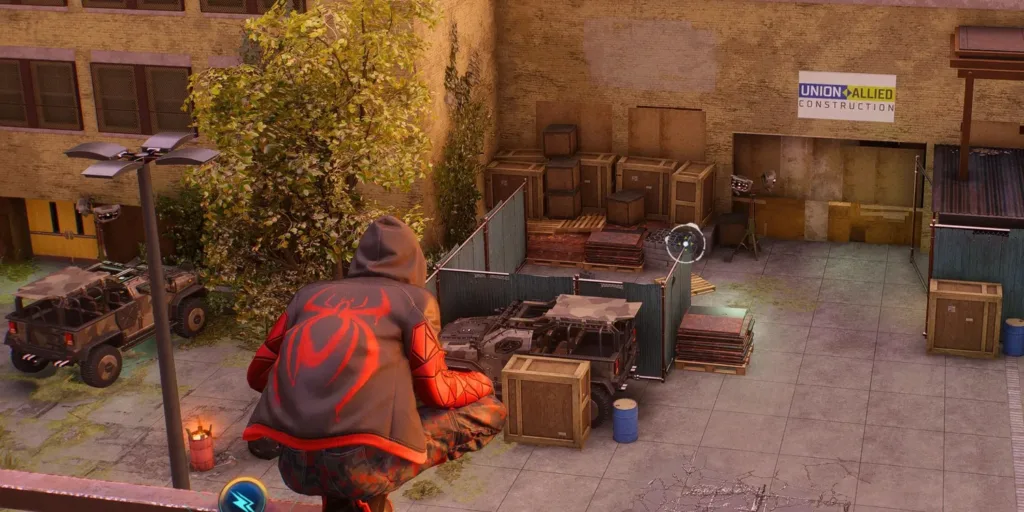
Task: Activate the blue lightning bolt Venom ability icon
Action: pyautogui.click(x=243, y=497)
